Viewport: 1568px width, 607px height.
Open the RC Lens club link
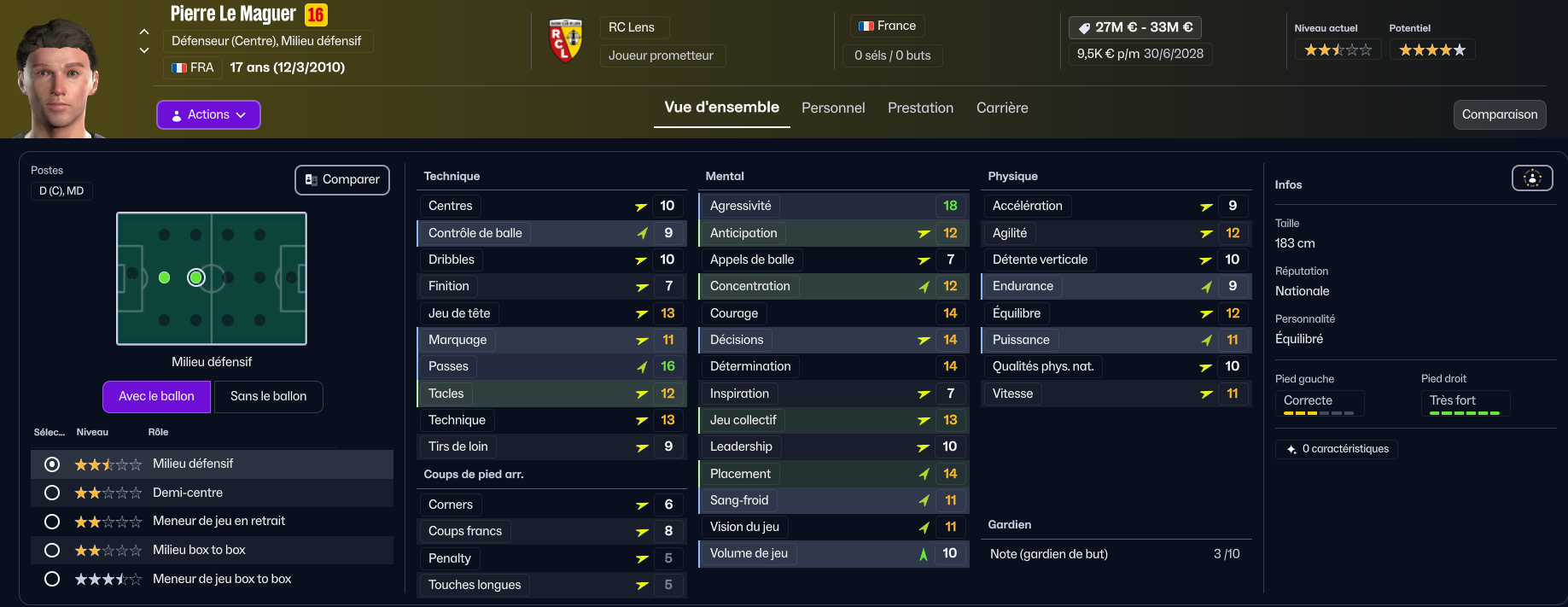pyautogui.click(x=632, y=27)
